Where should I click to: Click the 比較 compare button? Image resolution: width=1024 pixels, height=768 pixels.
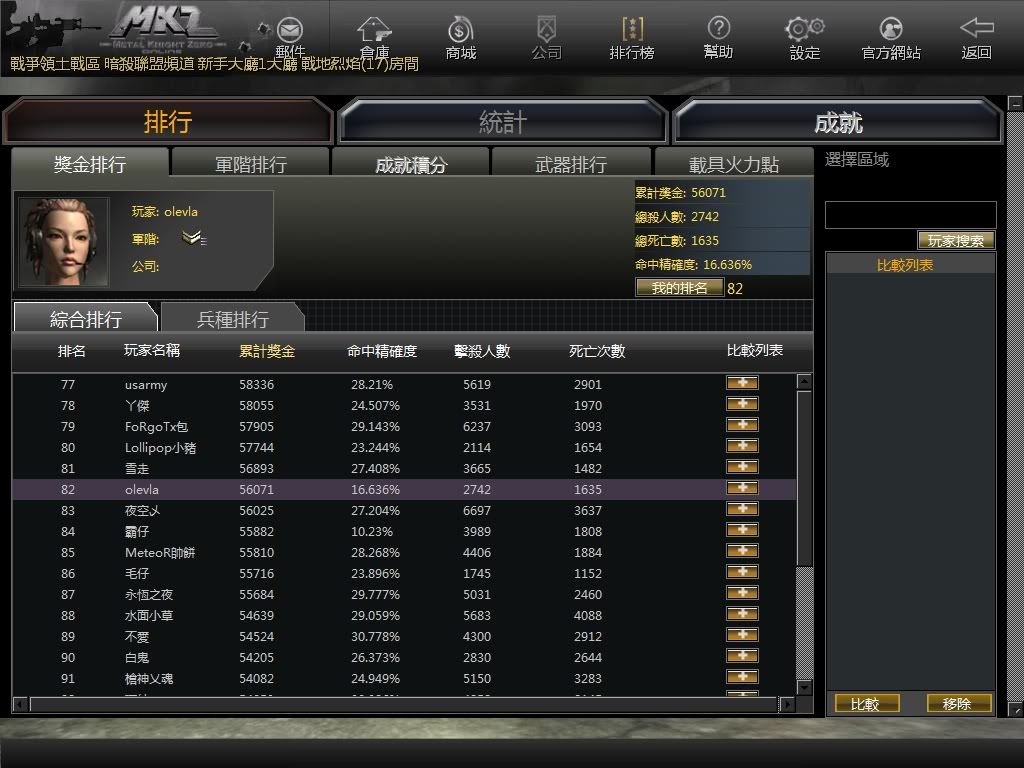[866, 704]
